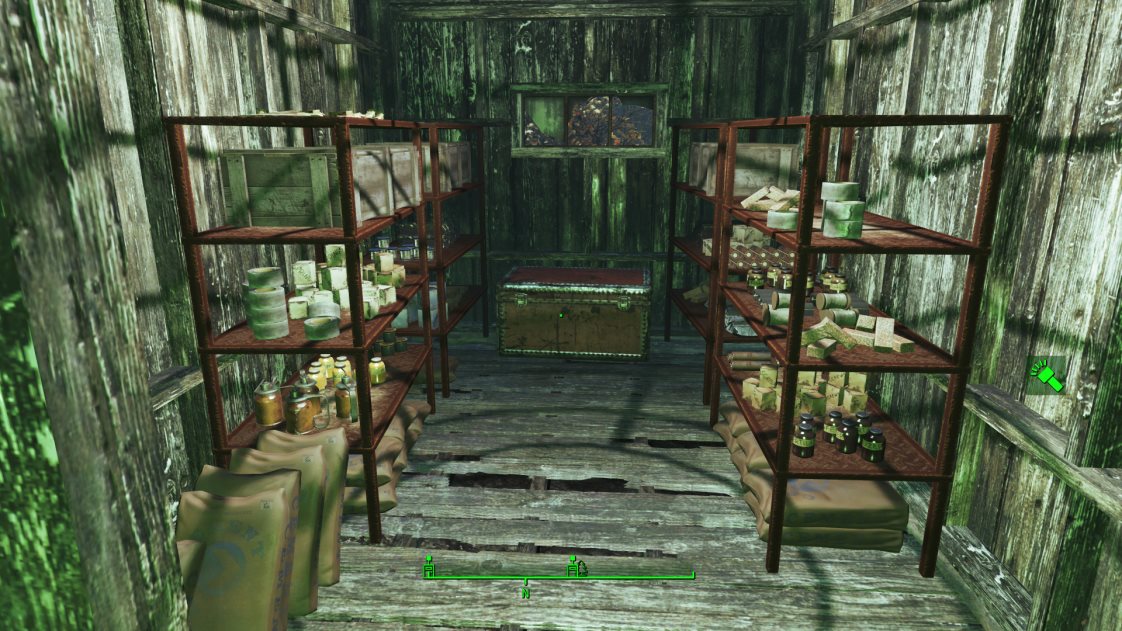Select the settlement marker at the compass's left end
This screenshot has height=631, width=1122.
coord(428,567)
